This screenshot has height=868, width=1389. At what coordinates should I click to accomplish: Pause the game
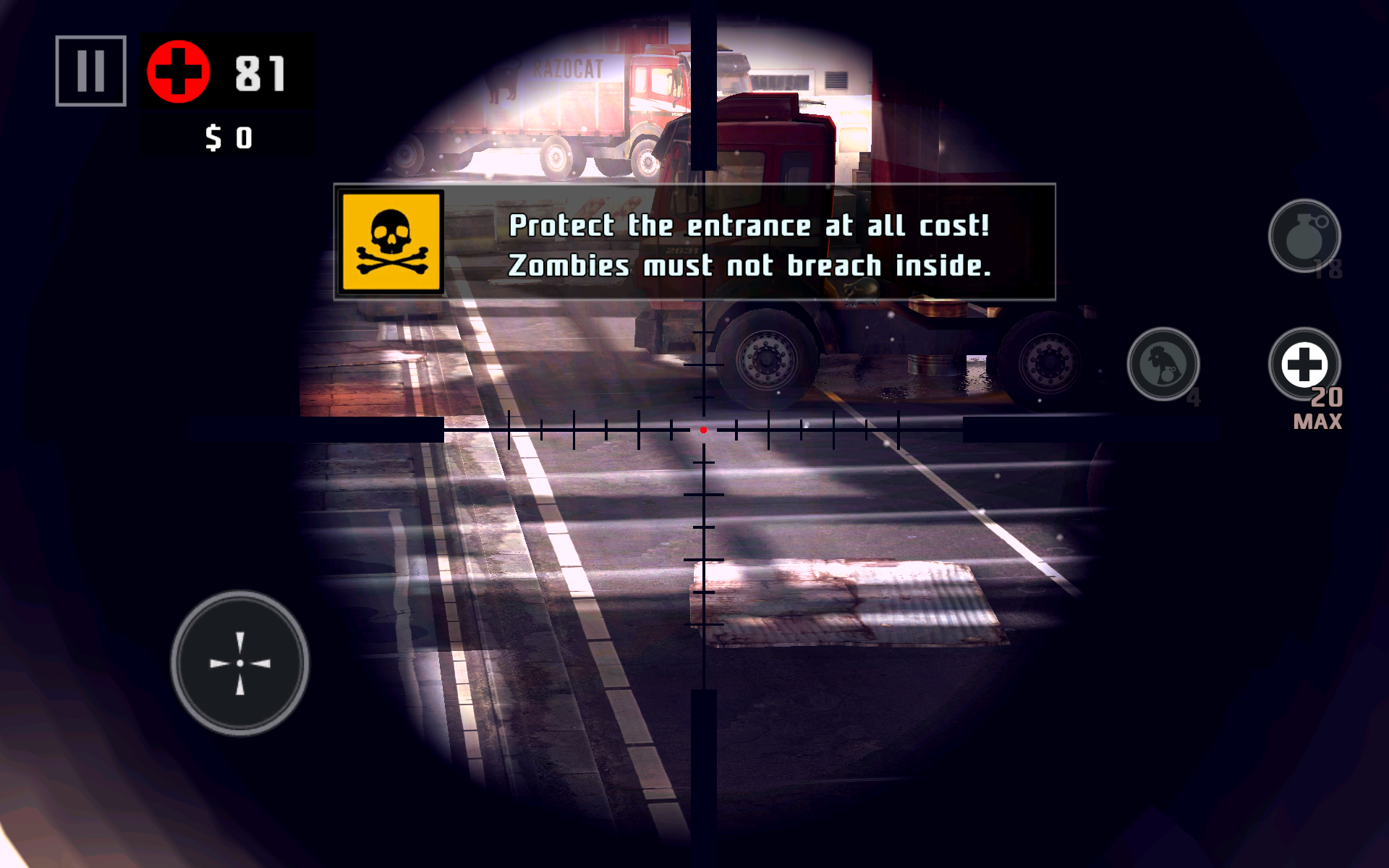point(91,71)
